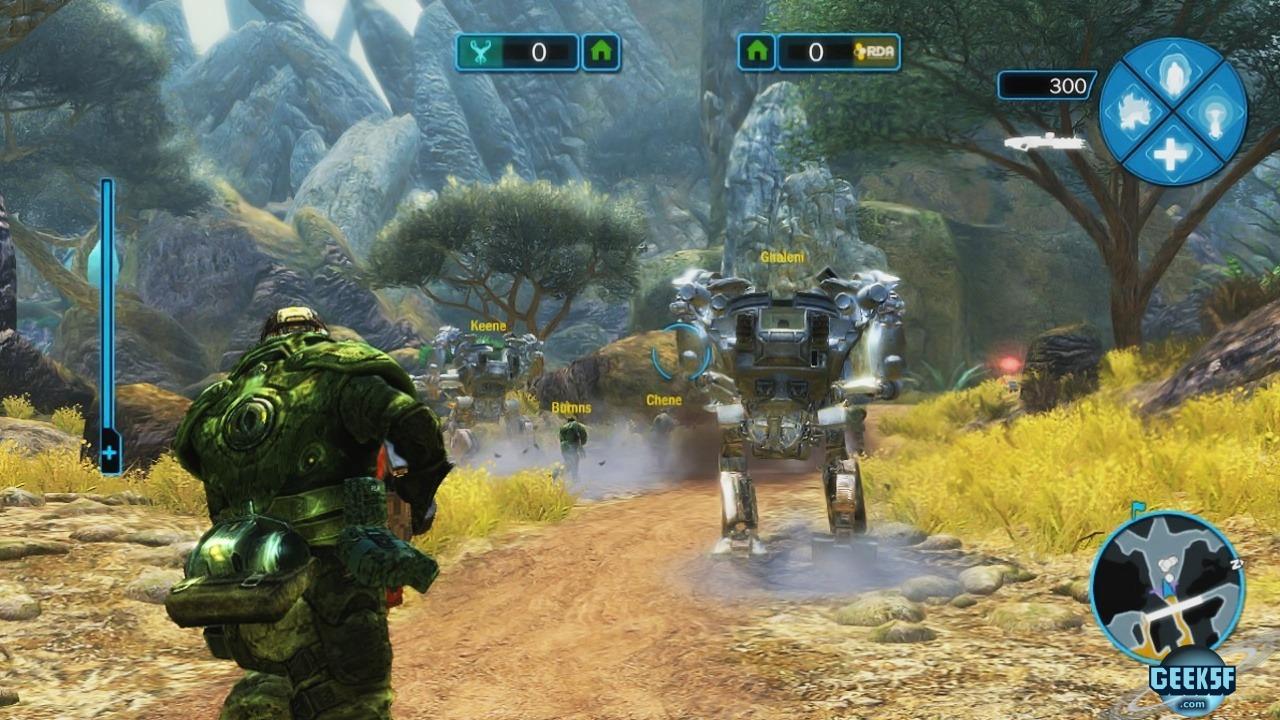The height and width of the screenshot is (720, 1280).
Task: Open the GEEKSF.com watermark logo
Action: 1192,682
